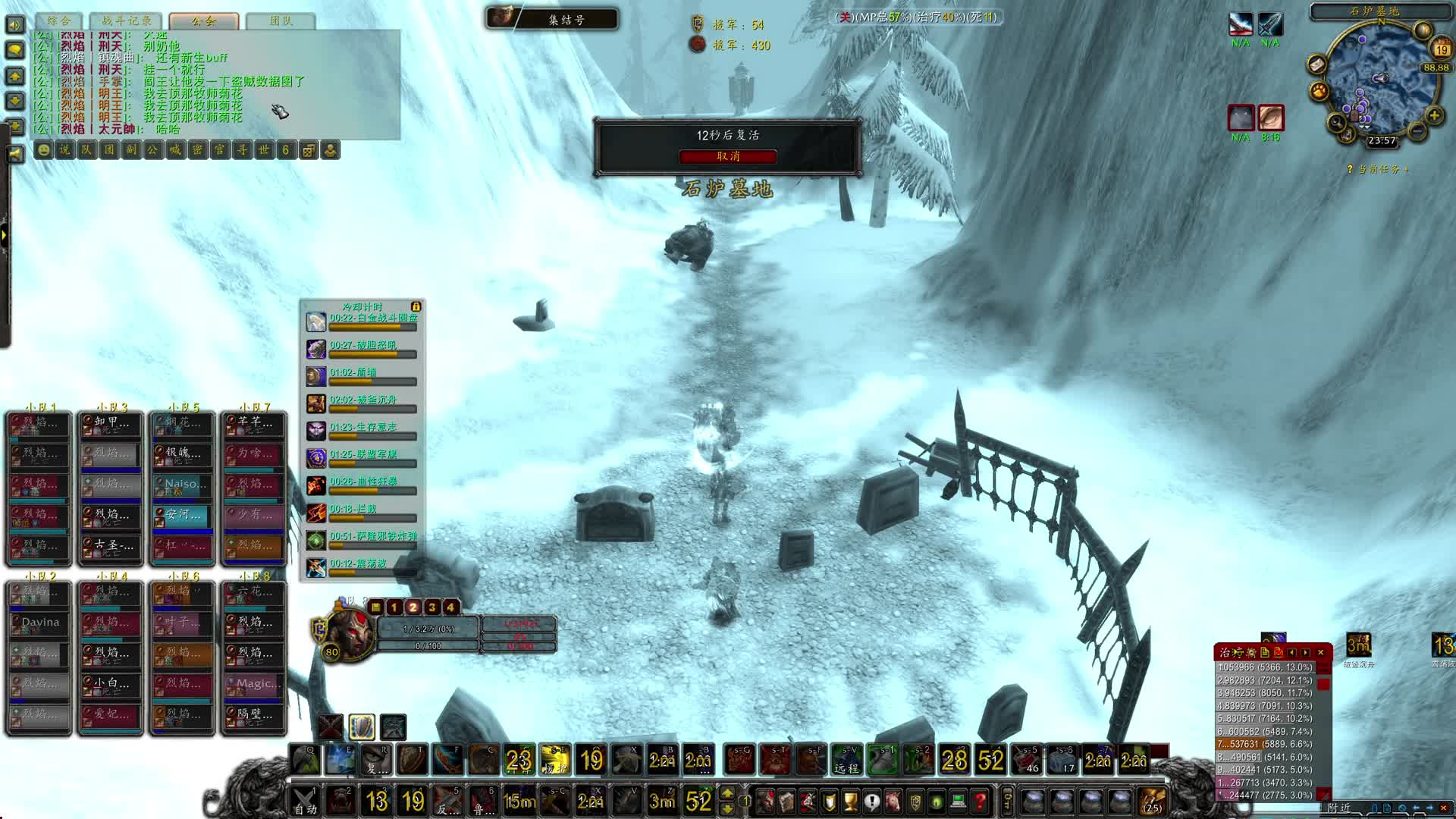Open the 综合 chat tab
This screenshot has height=819, width=1456.
click(58, 20)
